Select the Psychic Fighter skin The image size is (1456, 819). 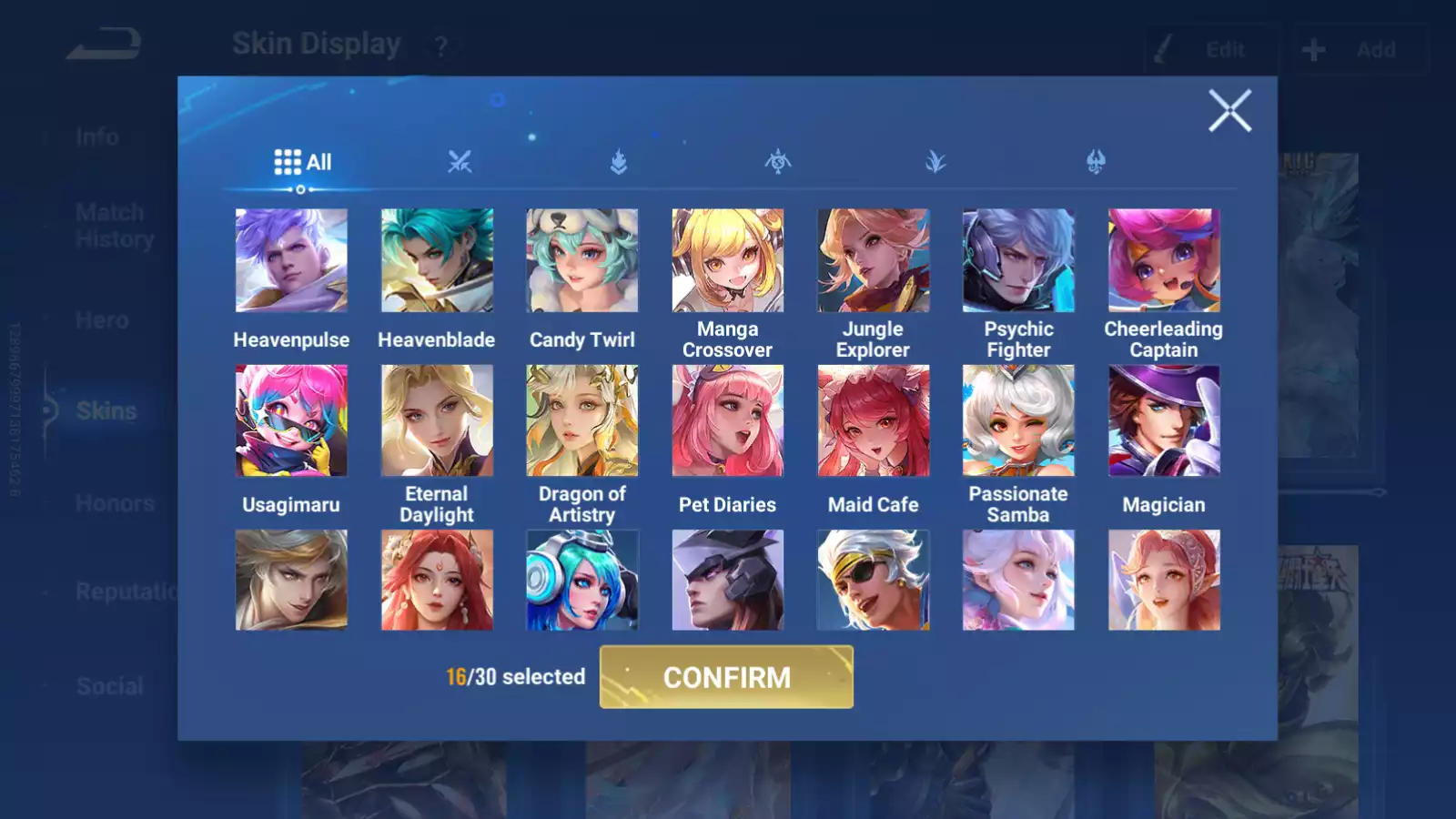pos(1018,260)
